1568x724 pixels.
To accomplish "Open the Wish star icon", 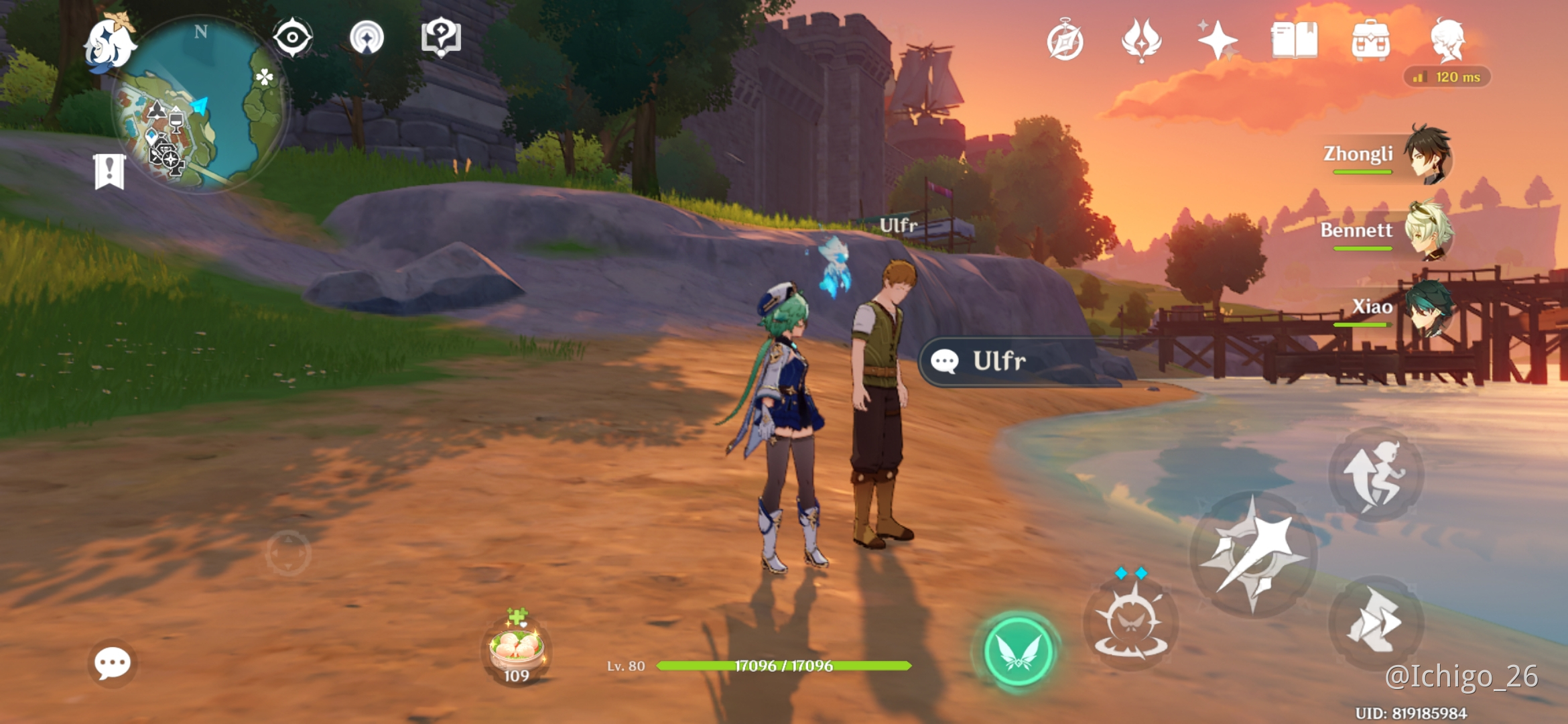I will [1217, 40].
